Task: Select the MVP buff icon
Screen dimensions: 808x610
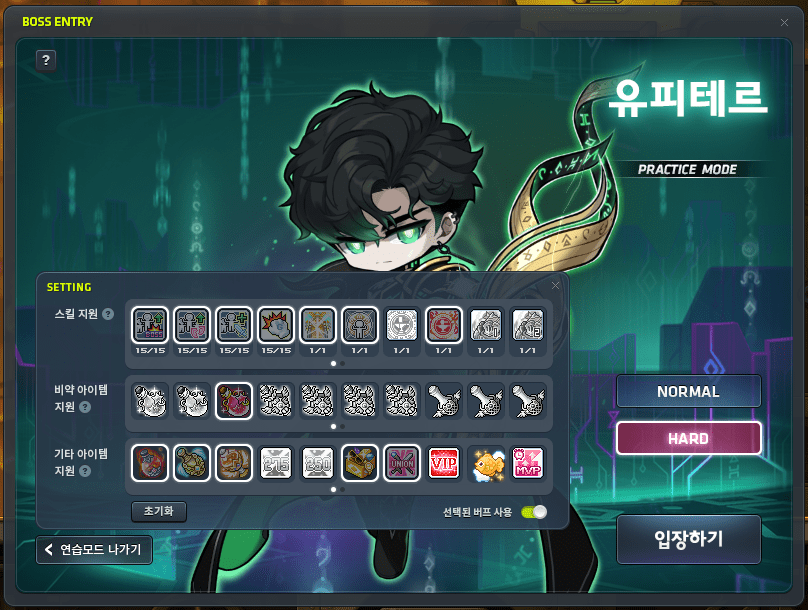Action: click(x=527, y=462)
